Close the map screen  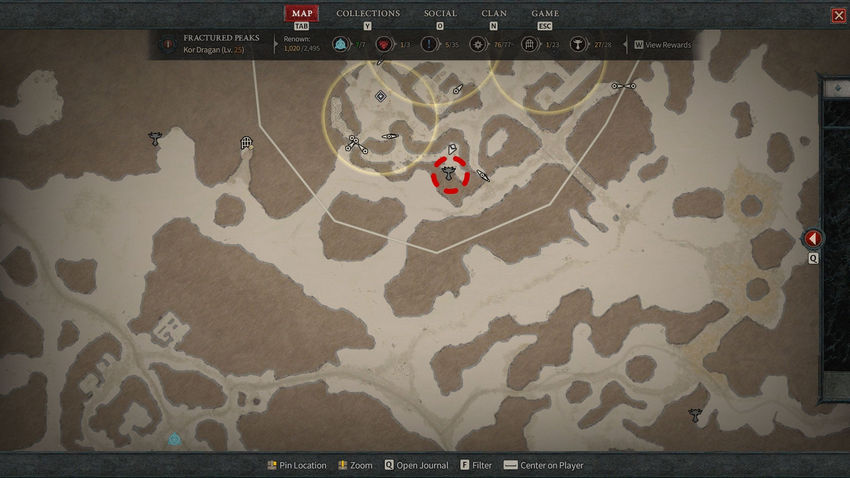tap(838, 15)
